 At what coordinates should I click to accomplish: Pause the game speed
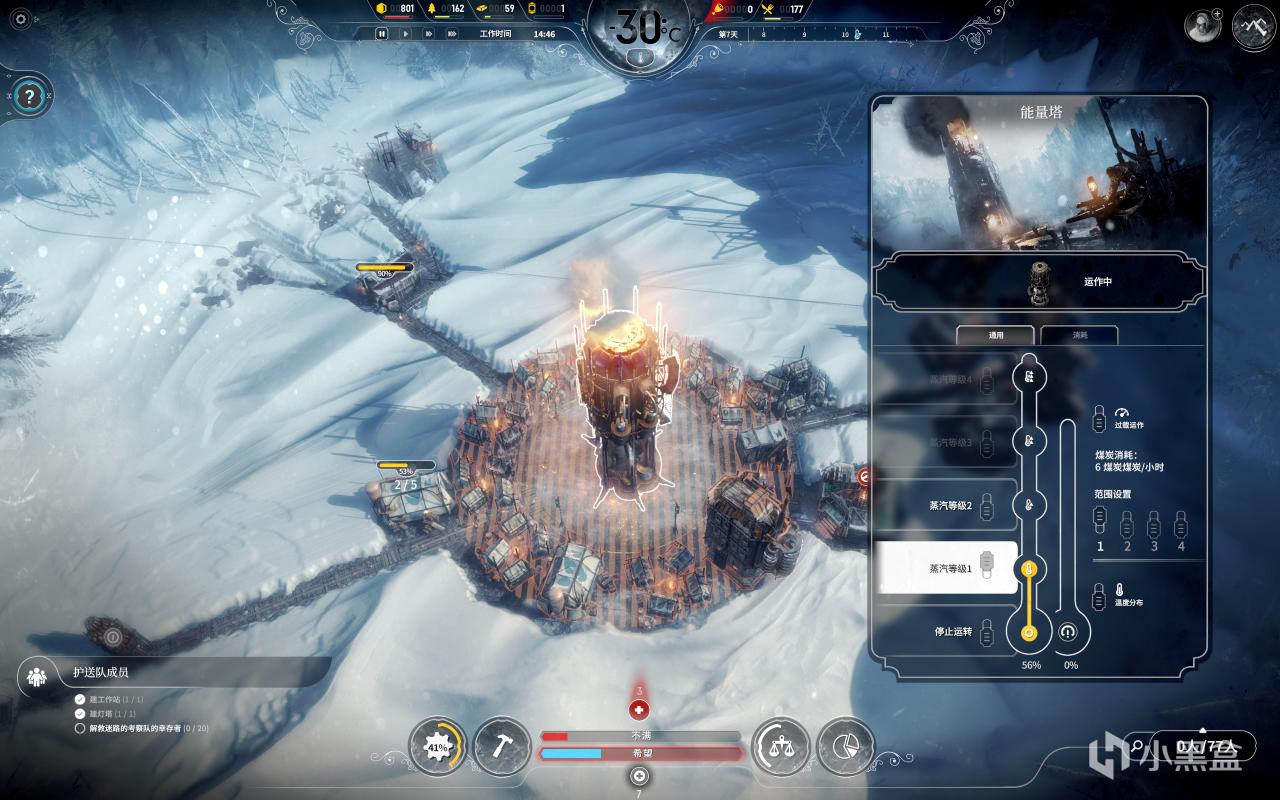(381, 34)
